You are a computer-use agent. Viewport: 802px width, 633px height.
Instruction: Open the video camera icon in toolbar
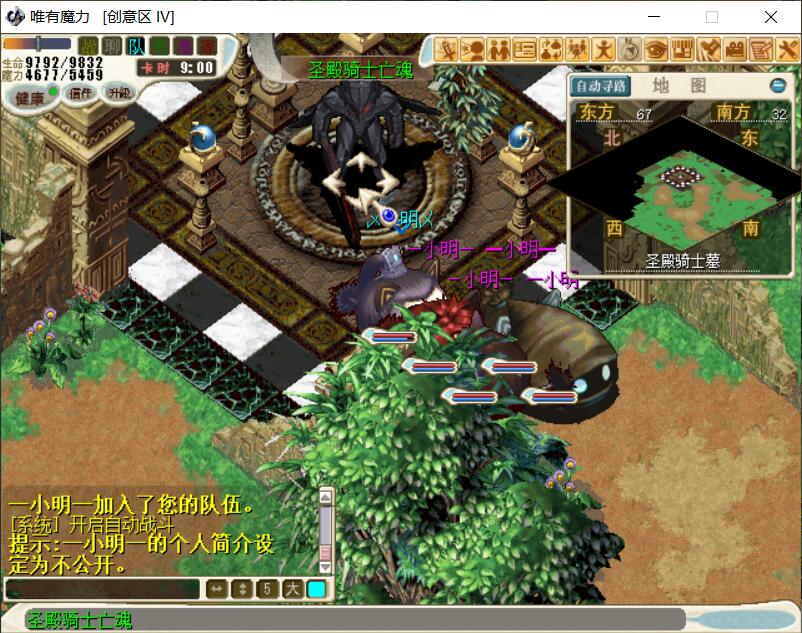(735, 48)
